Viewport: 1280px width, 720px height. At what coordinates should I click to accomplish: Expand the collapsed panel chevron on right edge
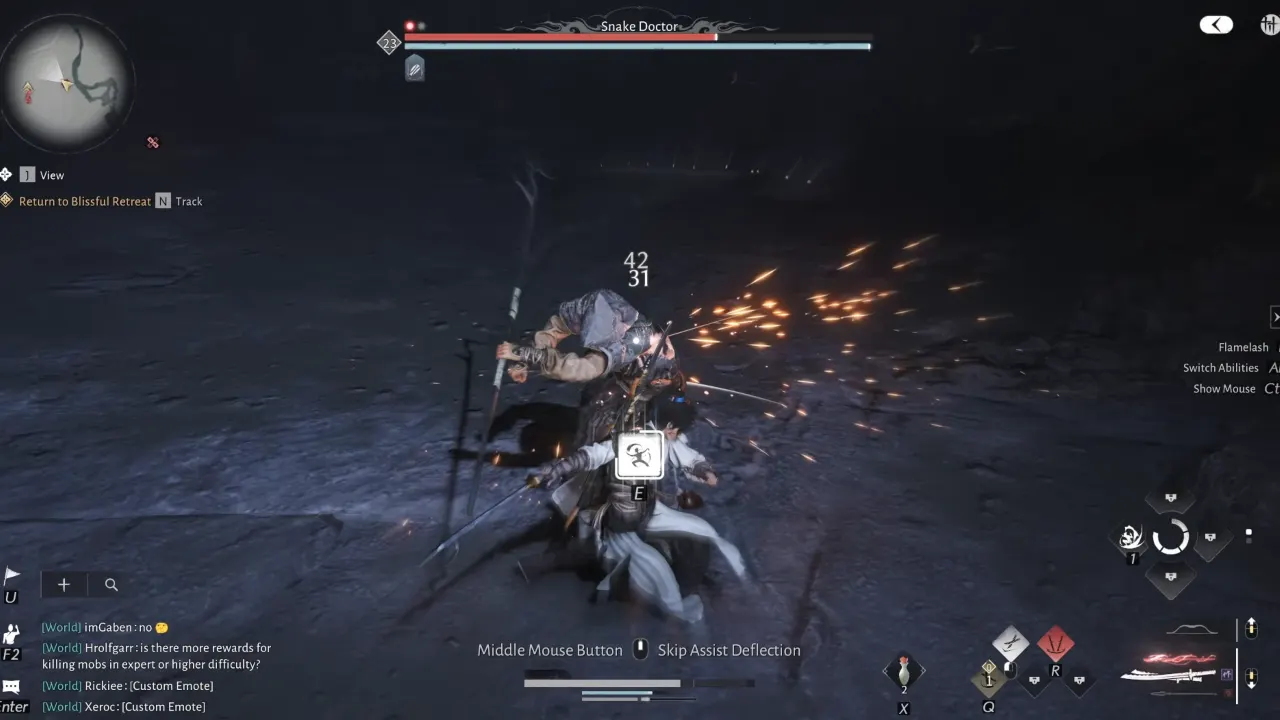1275,316
